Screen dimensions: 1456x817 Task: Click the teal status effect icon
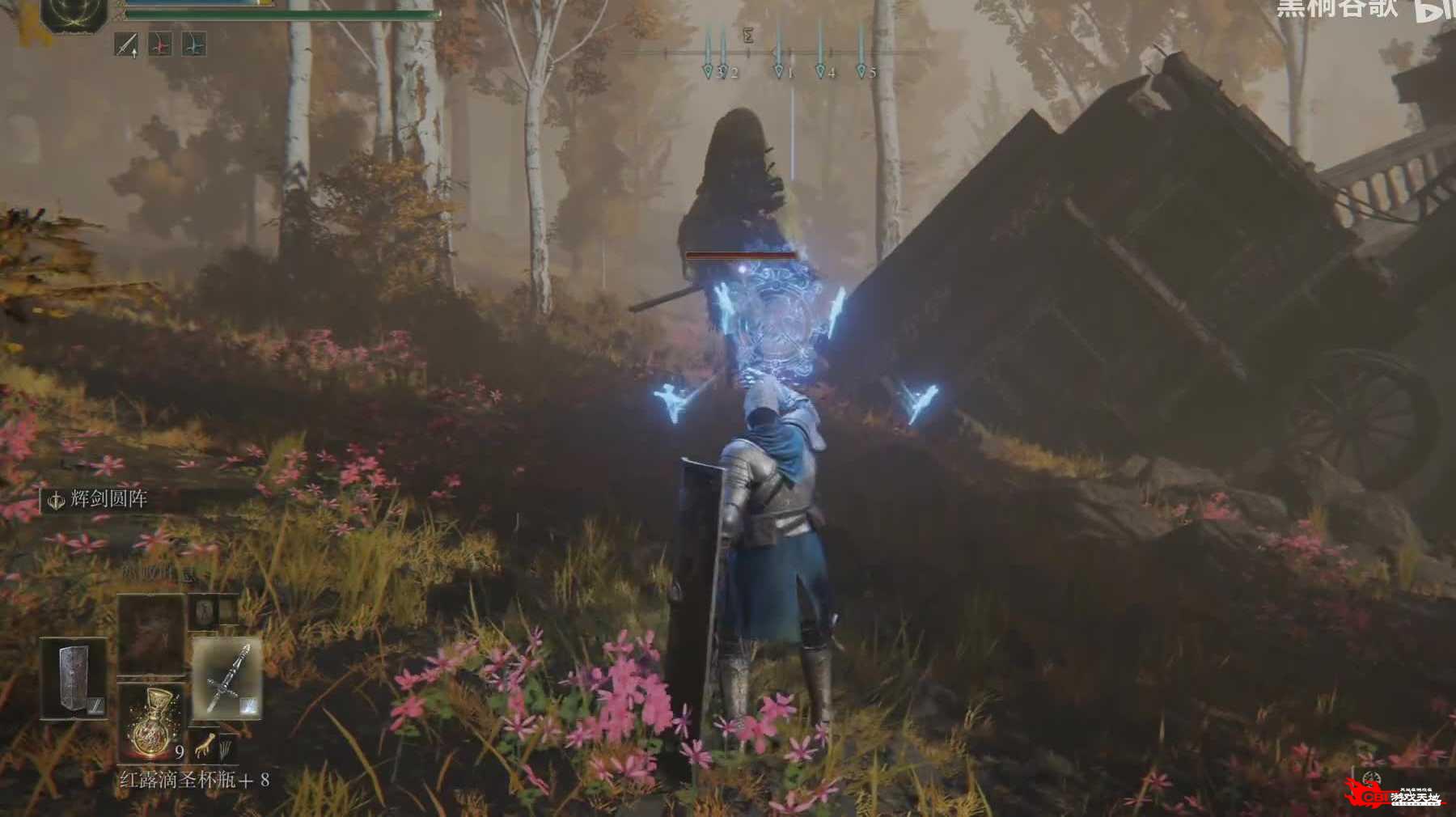pyautogui.click(x=193, y=44)
